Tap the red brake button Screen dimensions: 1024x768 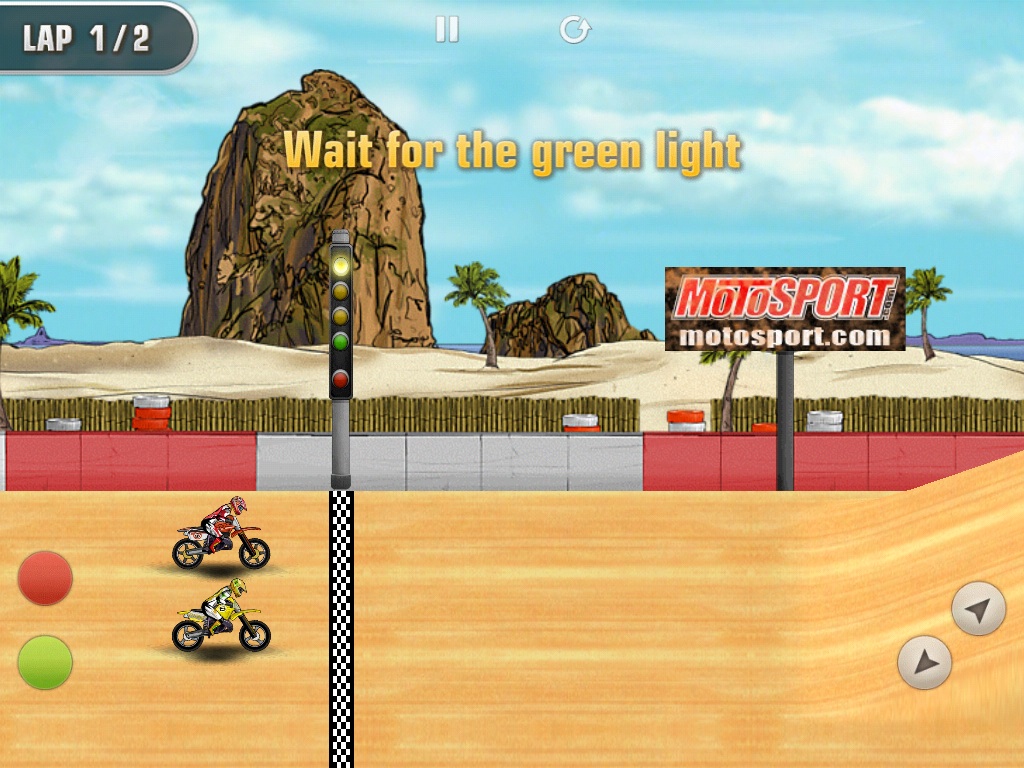tap(45, 578)
